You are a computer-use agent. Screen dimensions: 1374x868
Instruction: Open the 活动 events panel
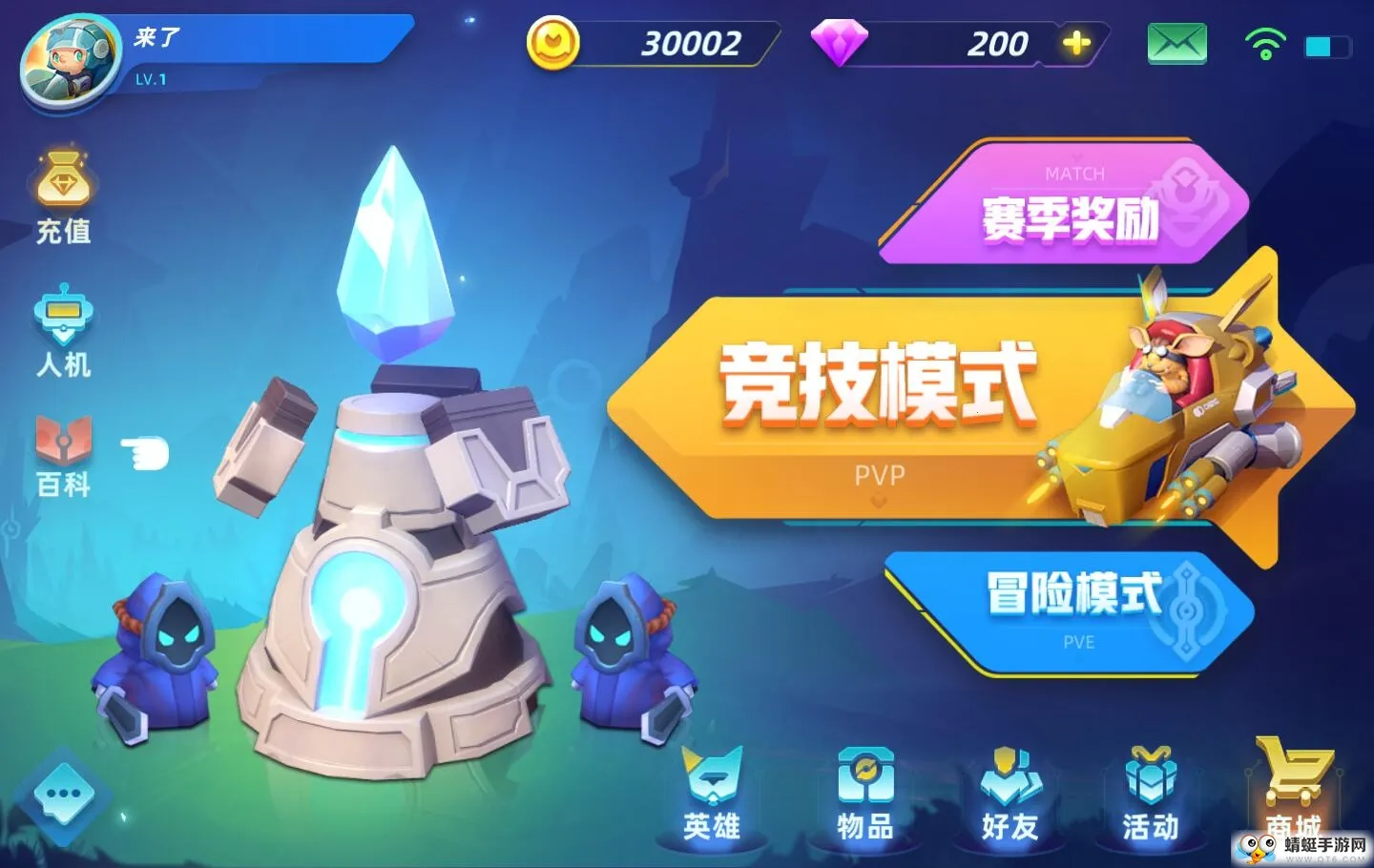[x=1150, y=795]
